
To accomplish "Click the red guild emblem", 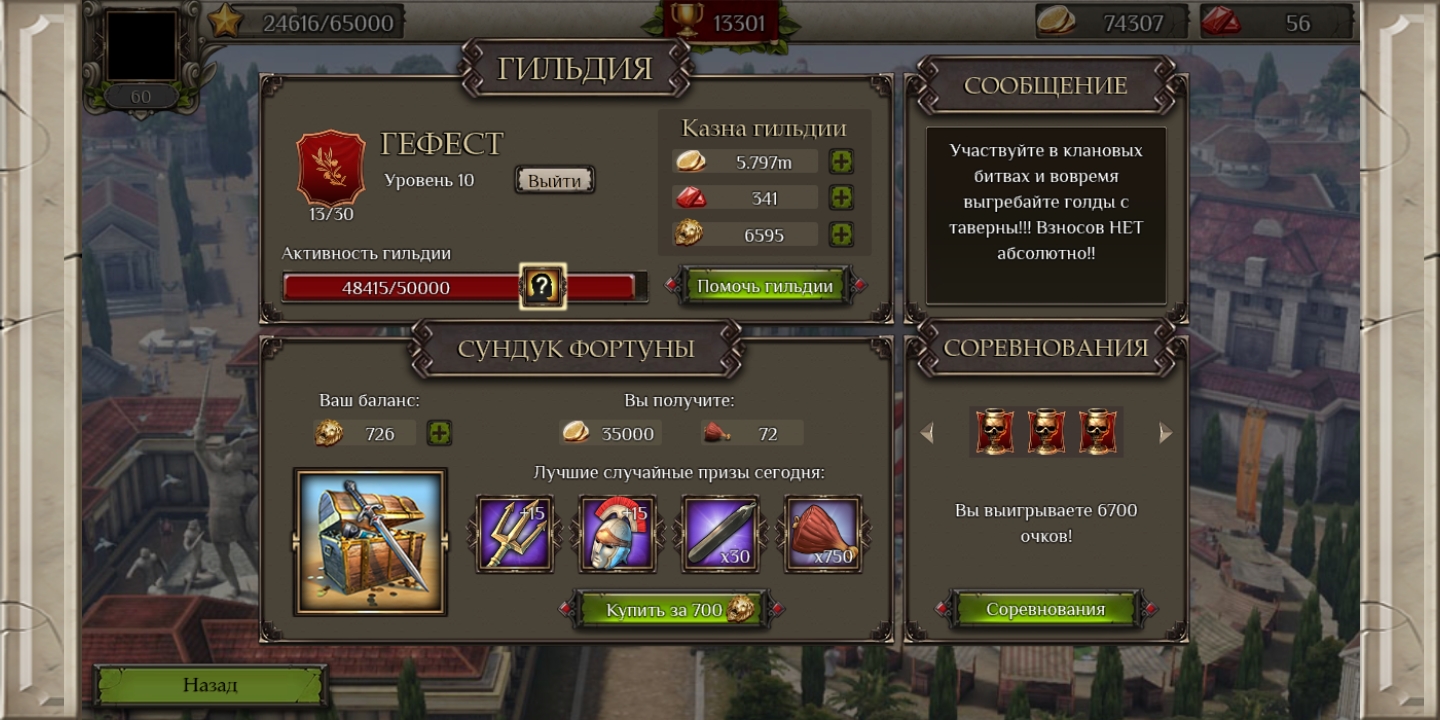I will [x=331, y=167].
